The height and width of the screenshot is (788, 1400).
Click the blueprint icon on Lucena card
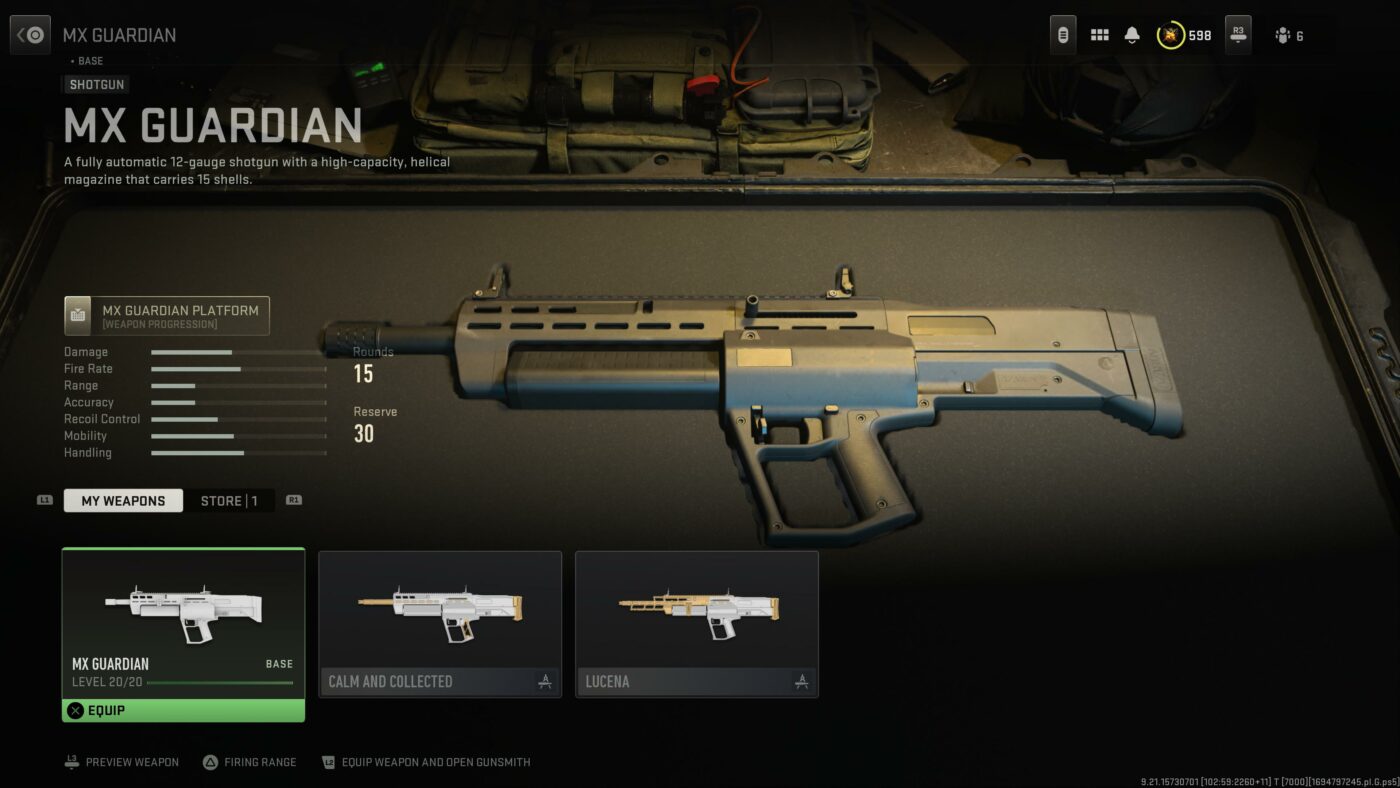pos(802,681)
